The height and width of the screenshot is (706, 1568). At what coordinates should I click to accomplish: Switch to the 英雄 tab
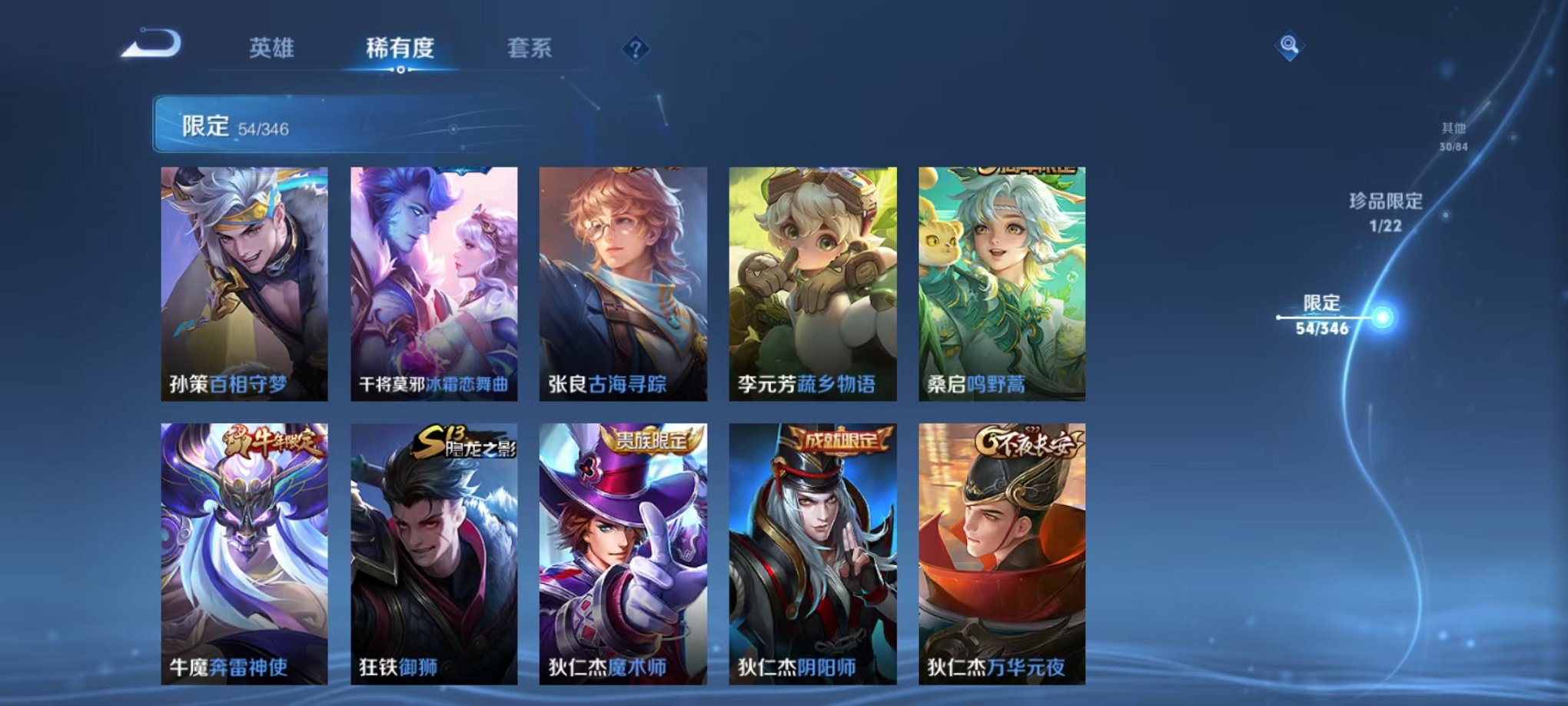273,46
